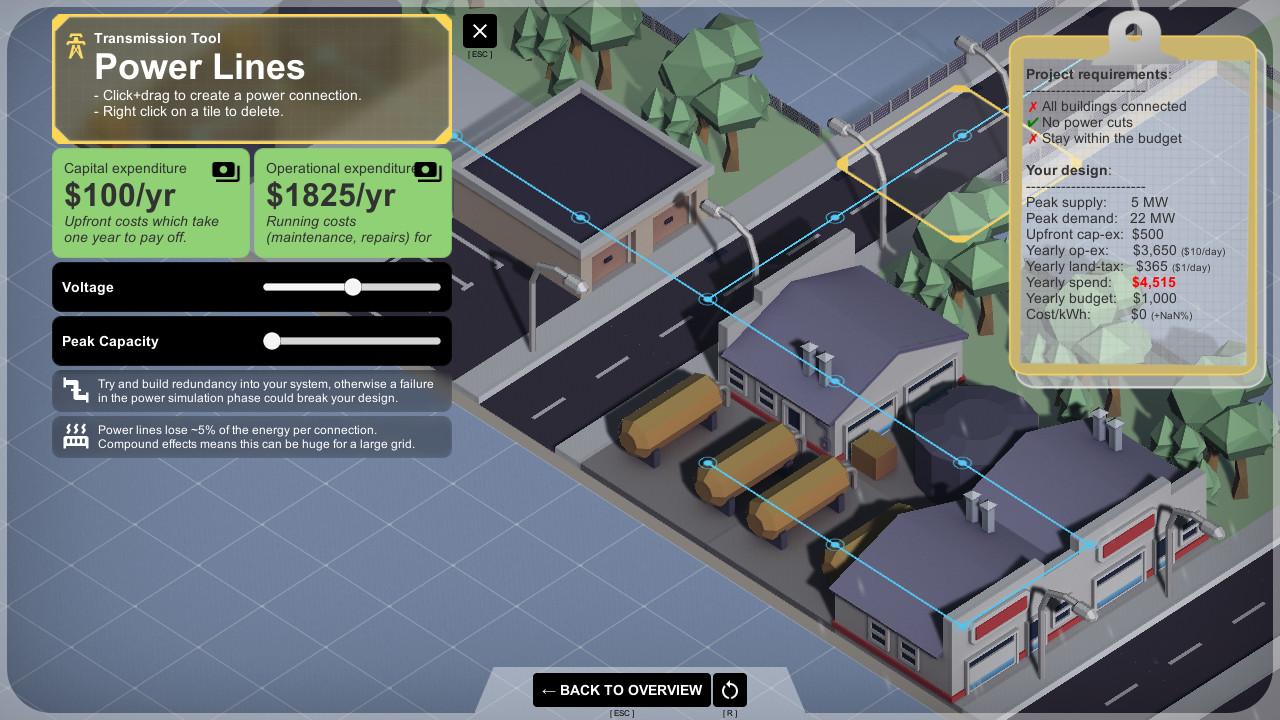Click the Voltage slider handle

352,287
